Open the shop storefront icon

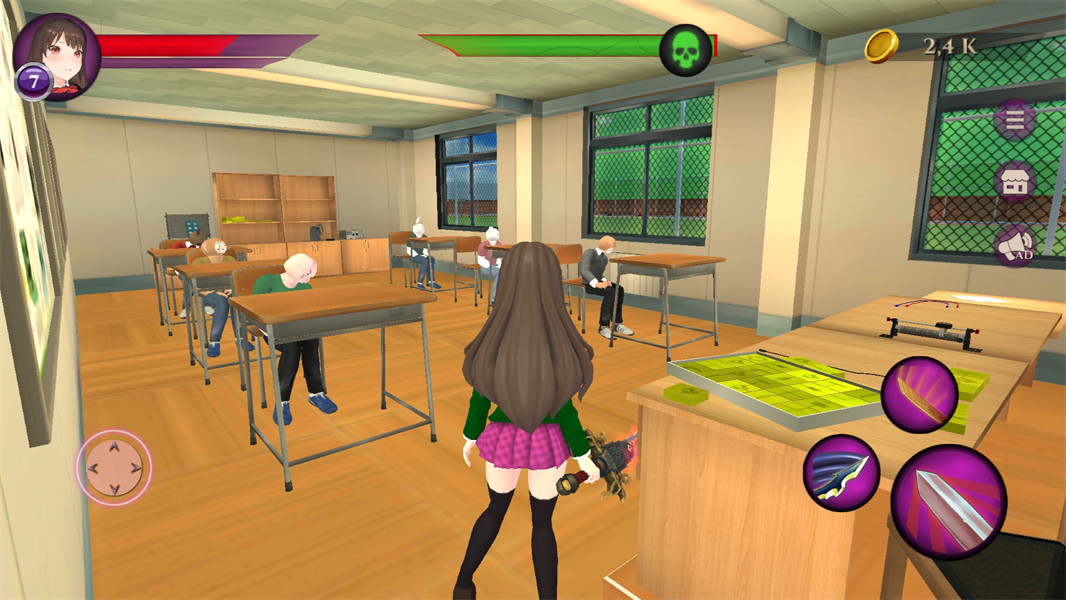(x=1015, y=183)
